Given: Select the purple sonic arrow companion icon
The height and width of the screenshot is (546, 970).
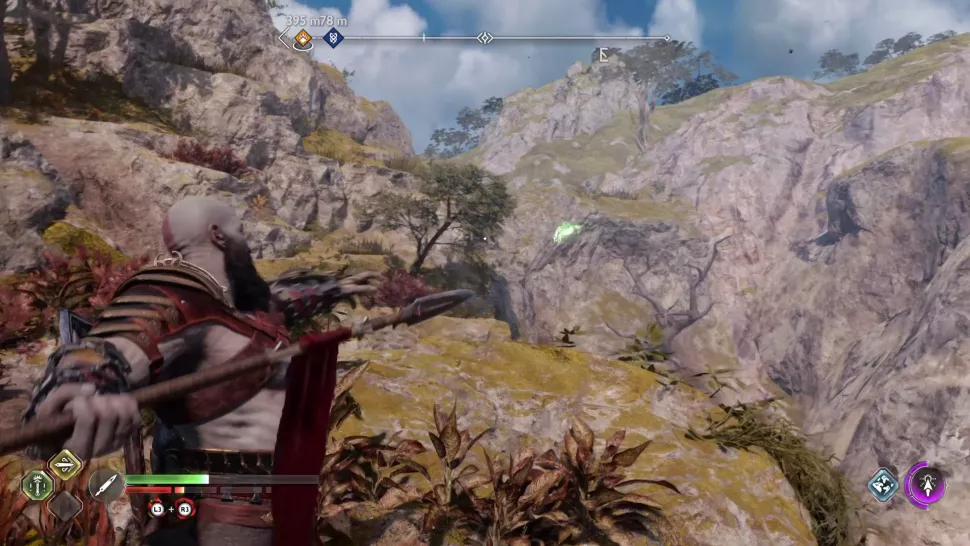Looking at the screenshot, I should pyautogui.click(x=925, y=485).
